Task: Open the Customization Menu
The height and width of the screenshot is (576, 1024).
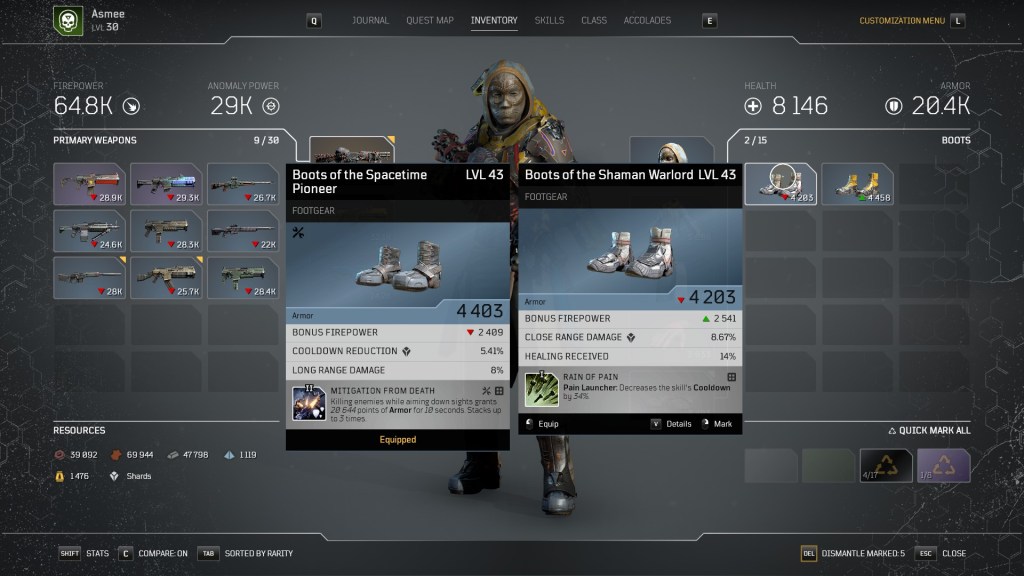Action: click(x=902, y=20)
